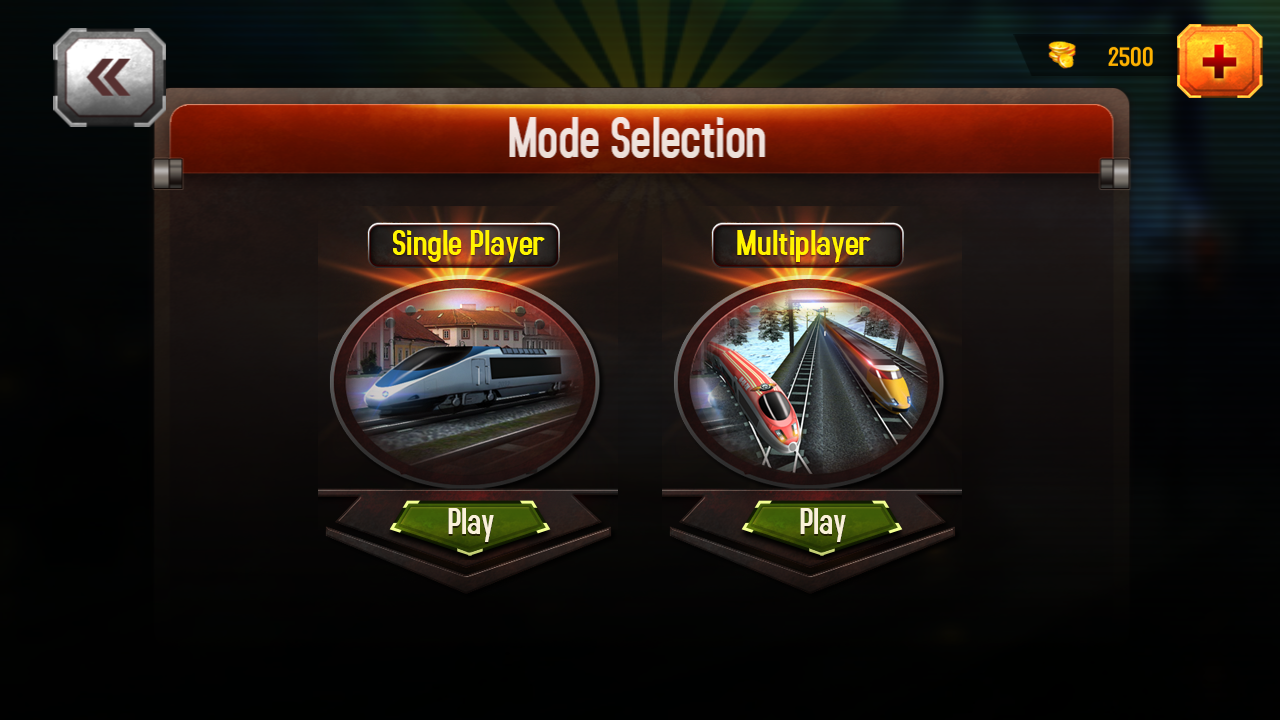Viewport: 1280px width, 720px height.
Task: Go back using the double-arrow button
Action: (109, 77)
